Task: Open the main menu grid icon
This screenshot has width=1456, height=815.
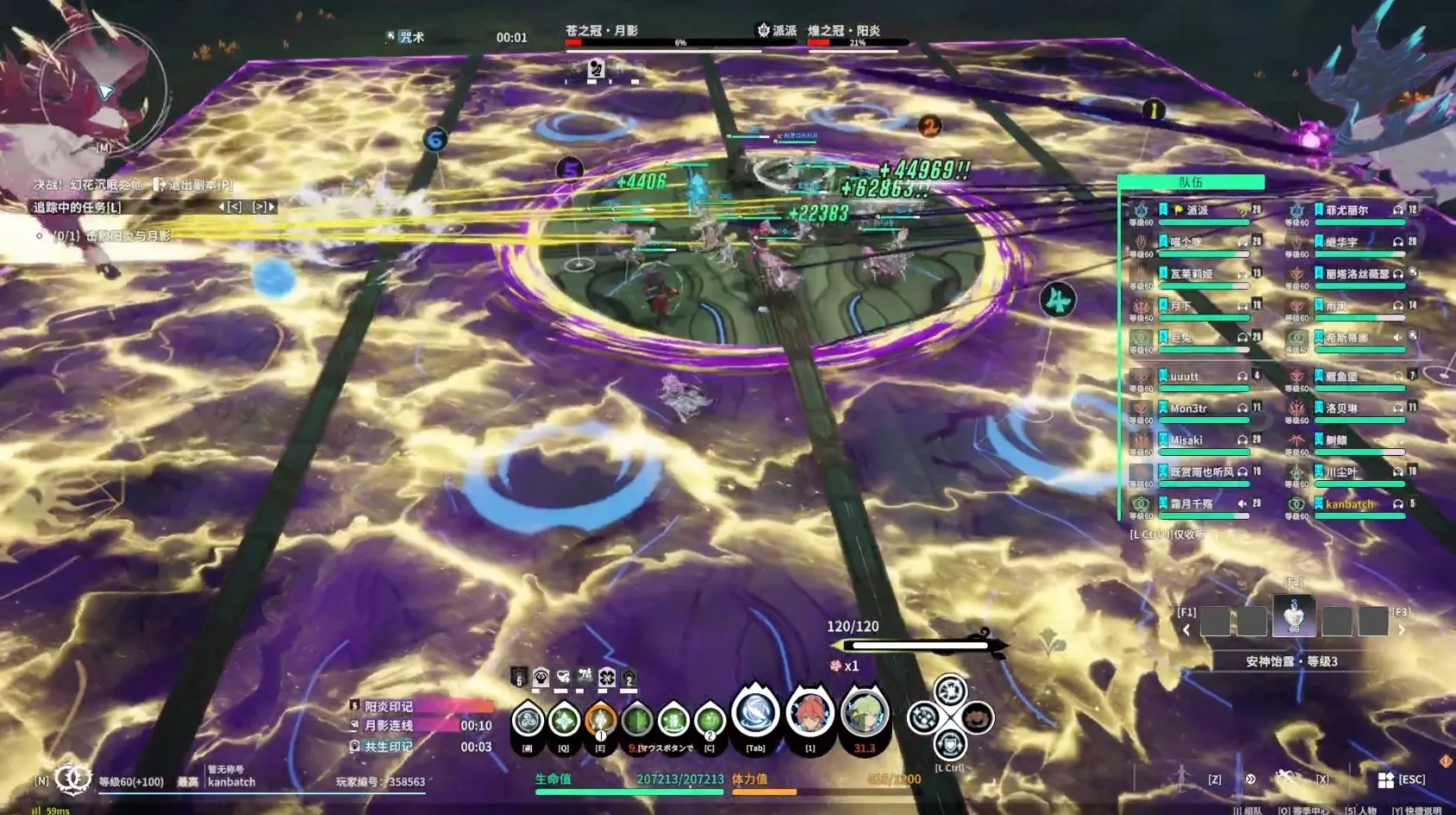Action: click(x=1385, y=780)
